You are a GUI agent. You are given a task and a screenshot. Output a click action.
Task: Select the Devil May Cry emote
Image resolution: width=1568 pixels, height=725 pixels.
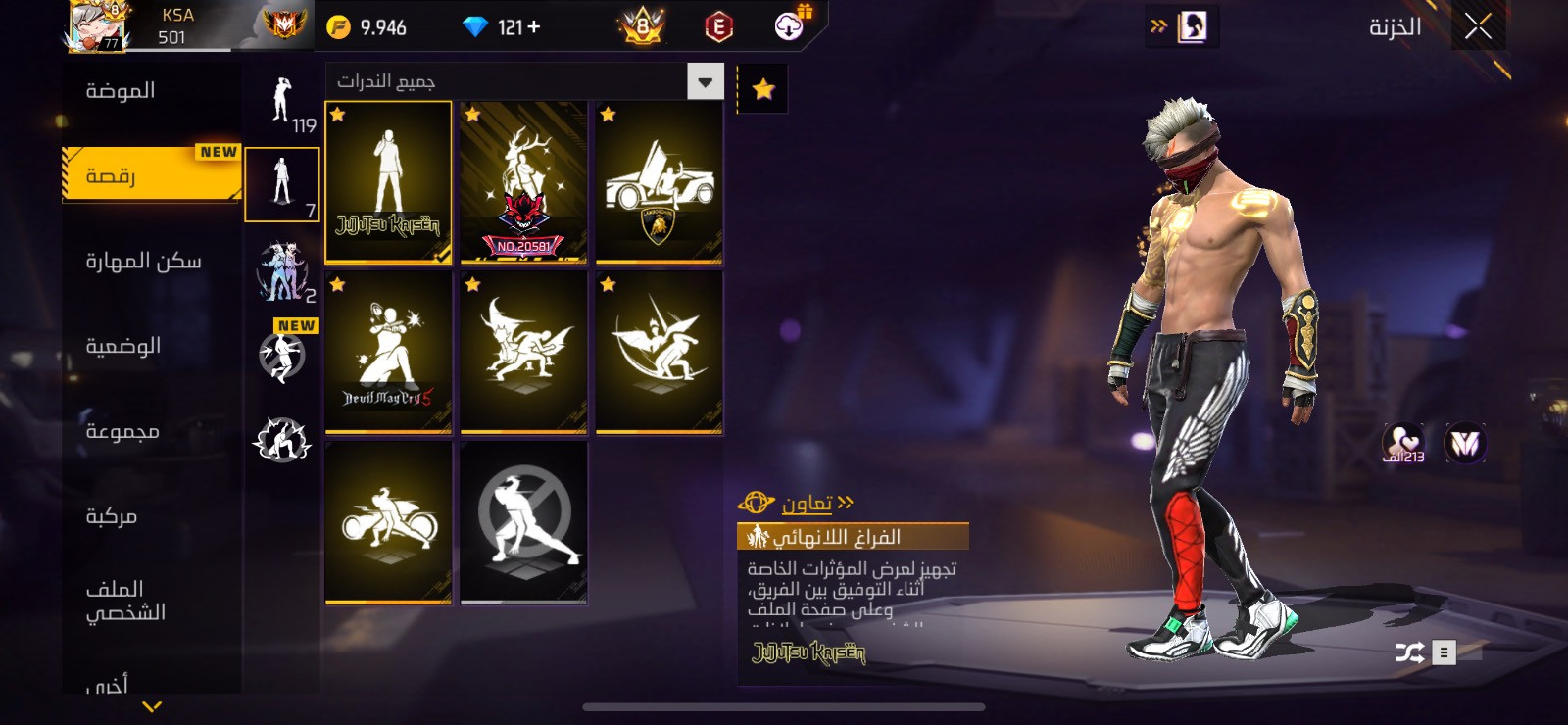(x=388, y=353)
